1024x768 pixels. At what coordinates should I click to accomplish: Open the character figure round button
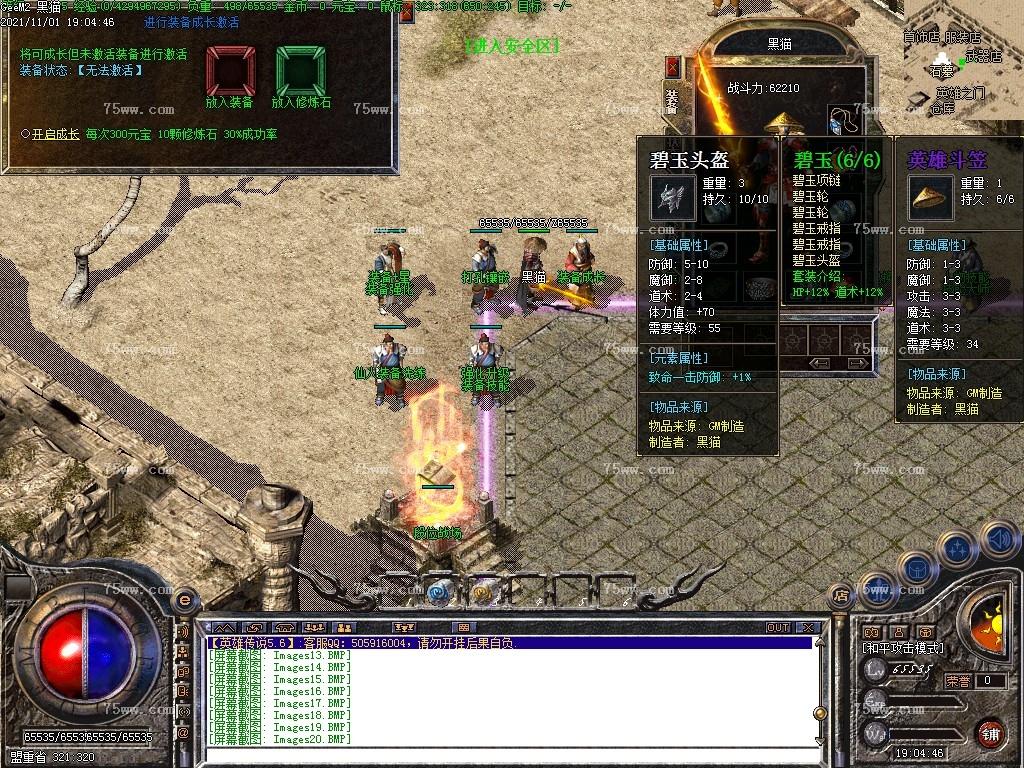877,592
